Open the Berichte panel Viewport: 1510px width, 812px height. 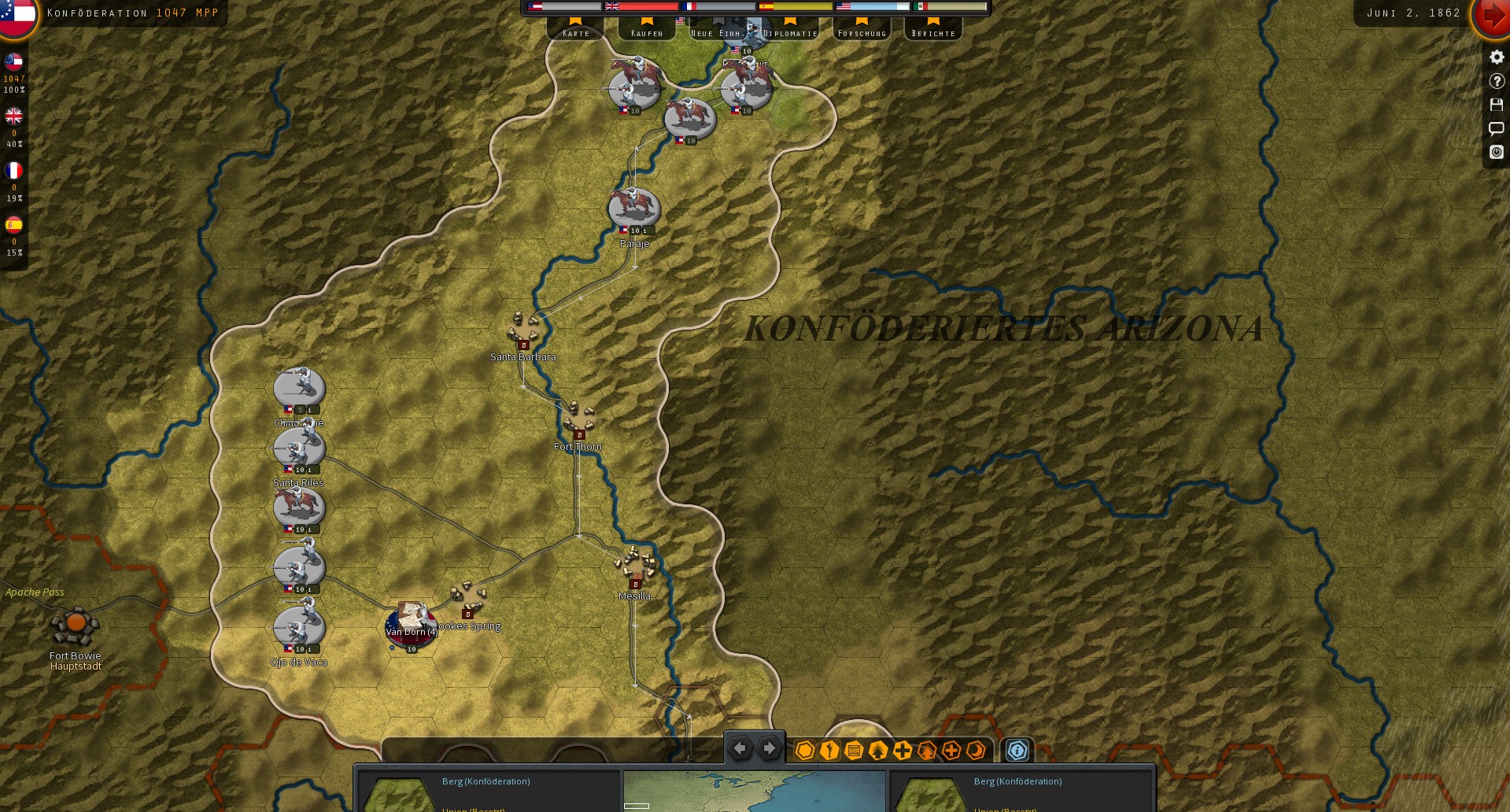[x=932, y=32]
